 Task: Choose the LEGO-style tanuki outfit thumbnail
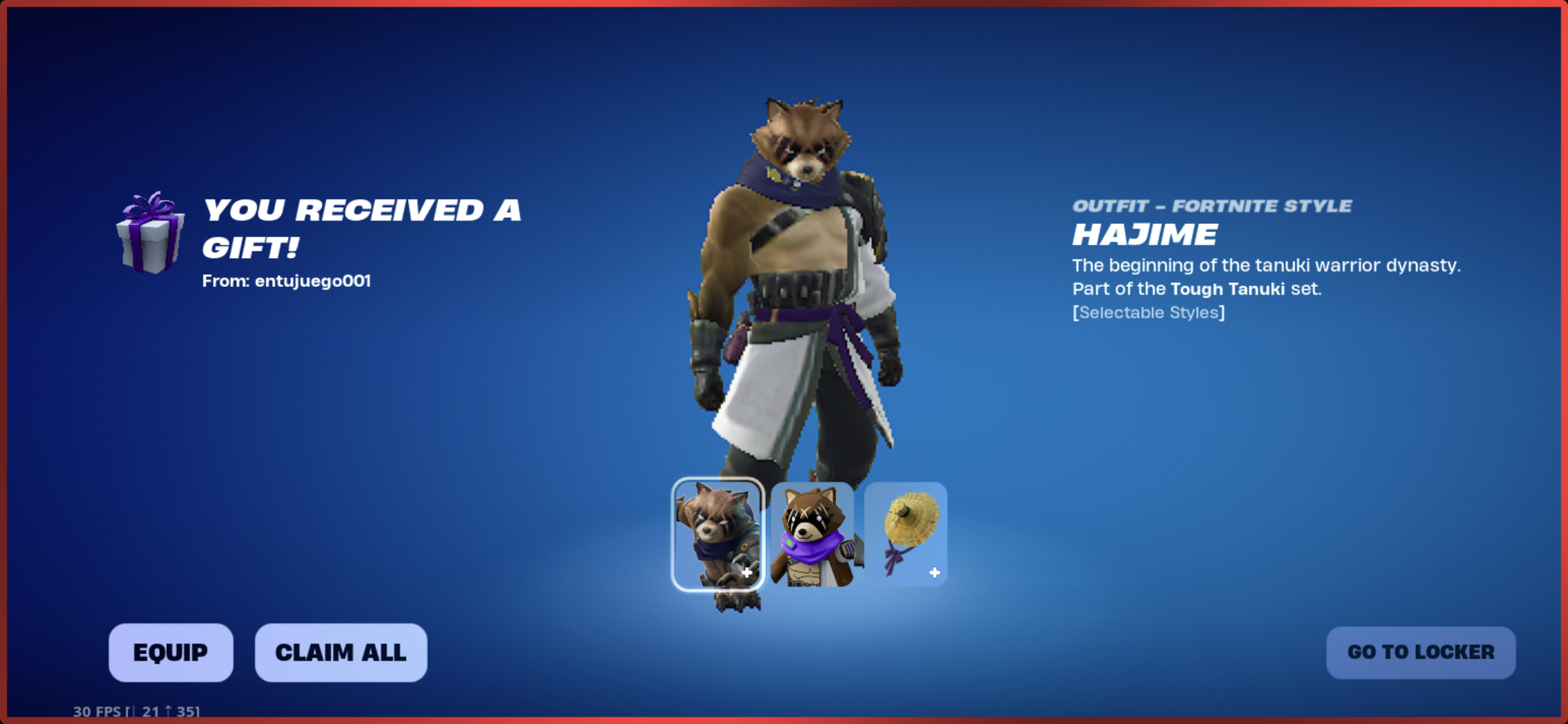click(x=812, y=534)
